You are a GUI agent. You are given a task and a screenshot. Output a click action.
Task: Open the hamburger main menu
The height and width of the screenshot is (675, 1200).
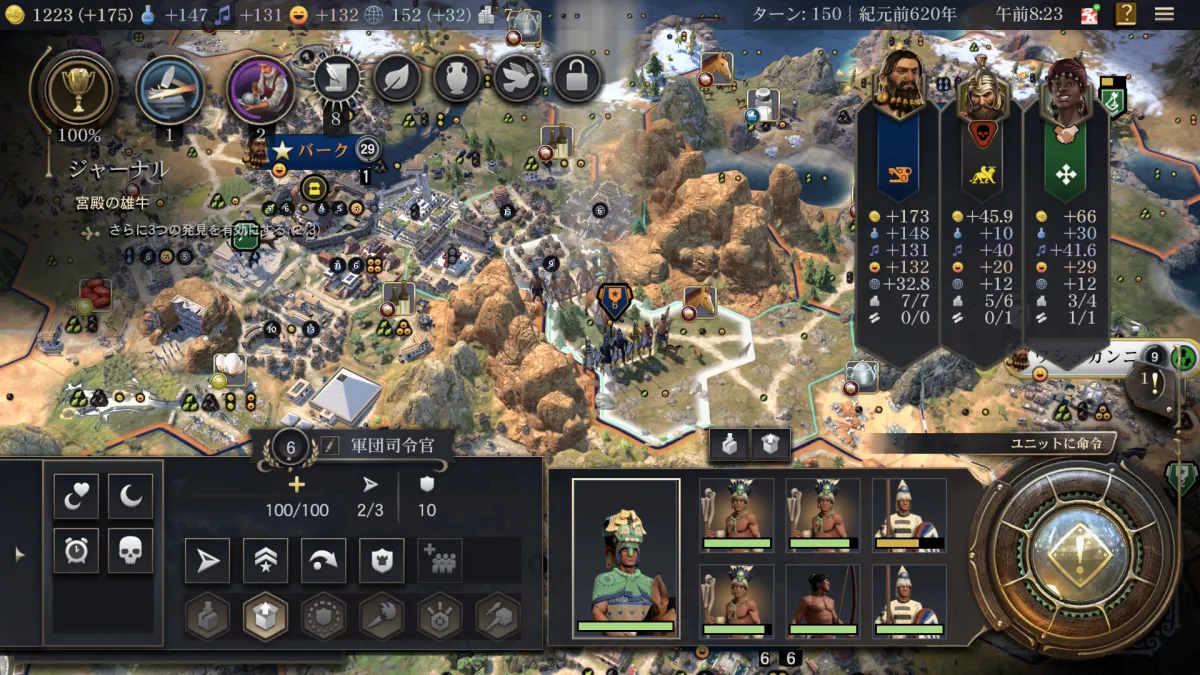coord(1164,14)
